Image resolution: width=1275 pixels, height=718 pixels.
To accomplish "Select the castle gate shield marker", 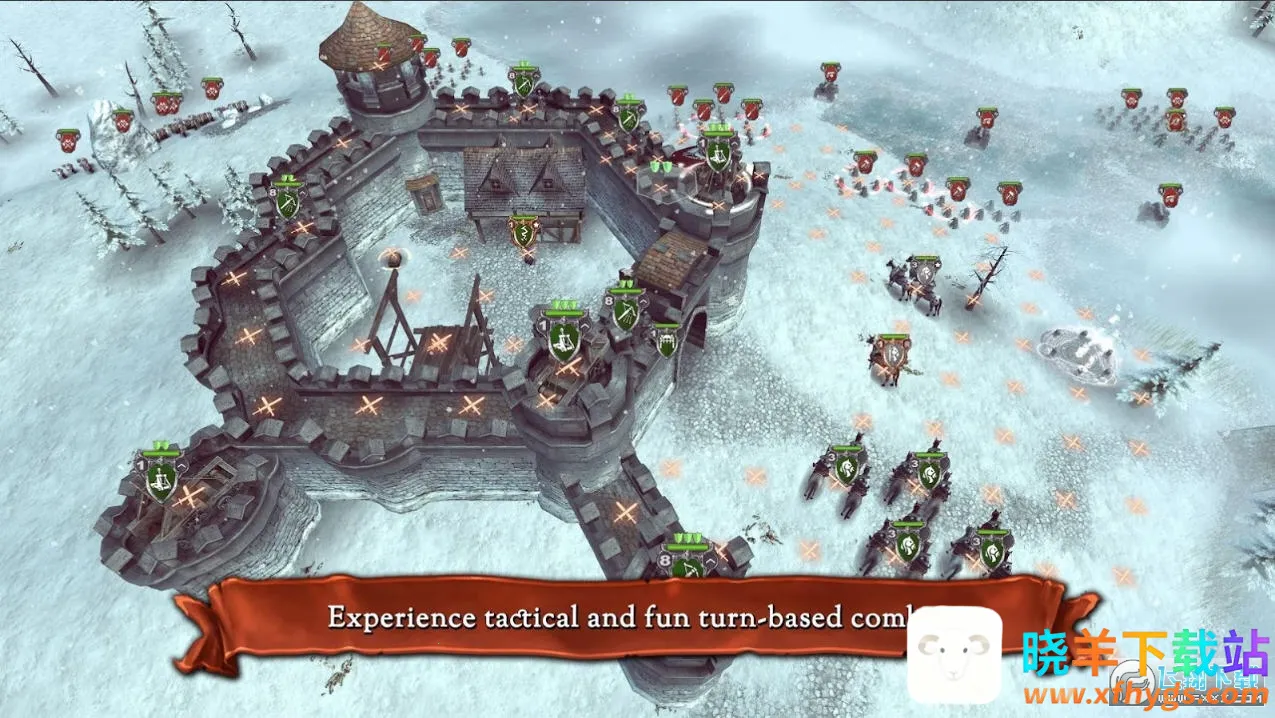I will (x=666, y=341).
